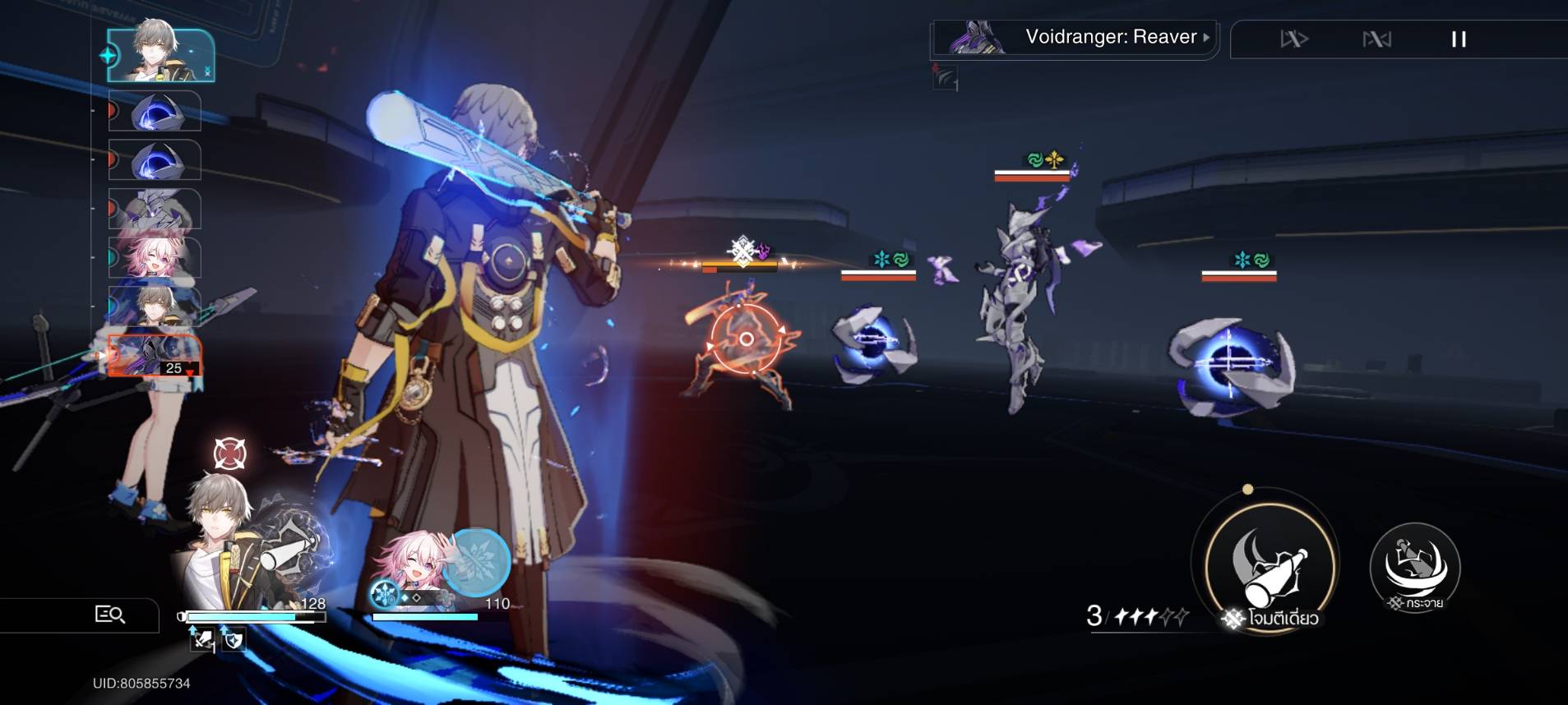
Task: Select March 7th's card in the turn order
Action: [x=155, y=256]
